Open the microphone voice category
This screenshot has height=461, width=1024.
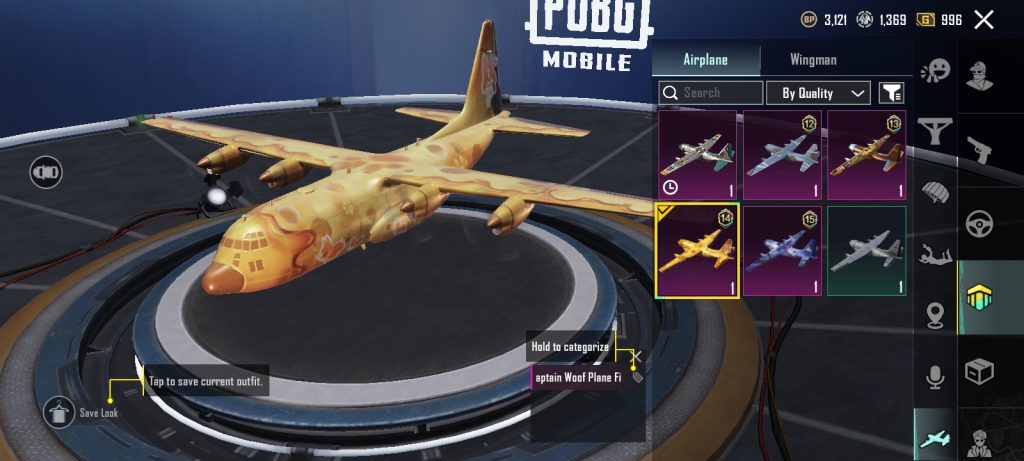(937, 376)
